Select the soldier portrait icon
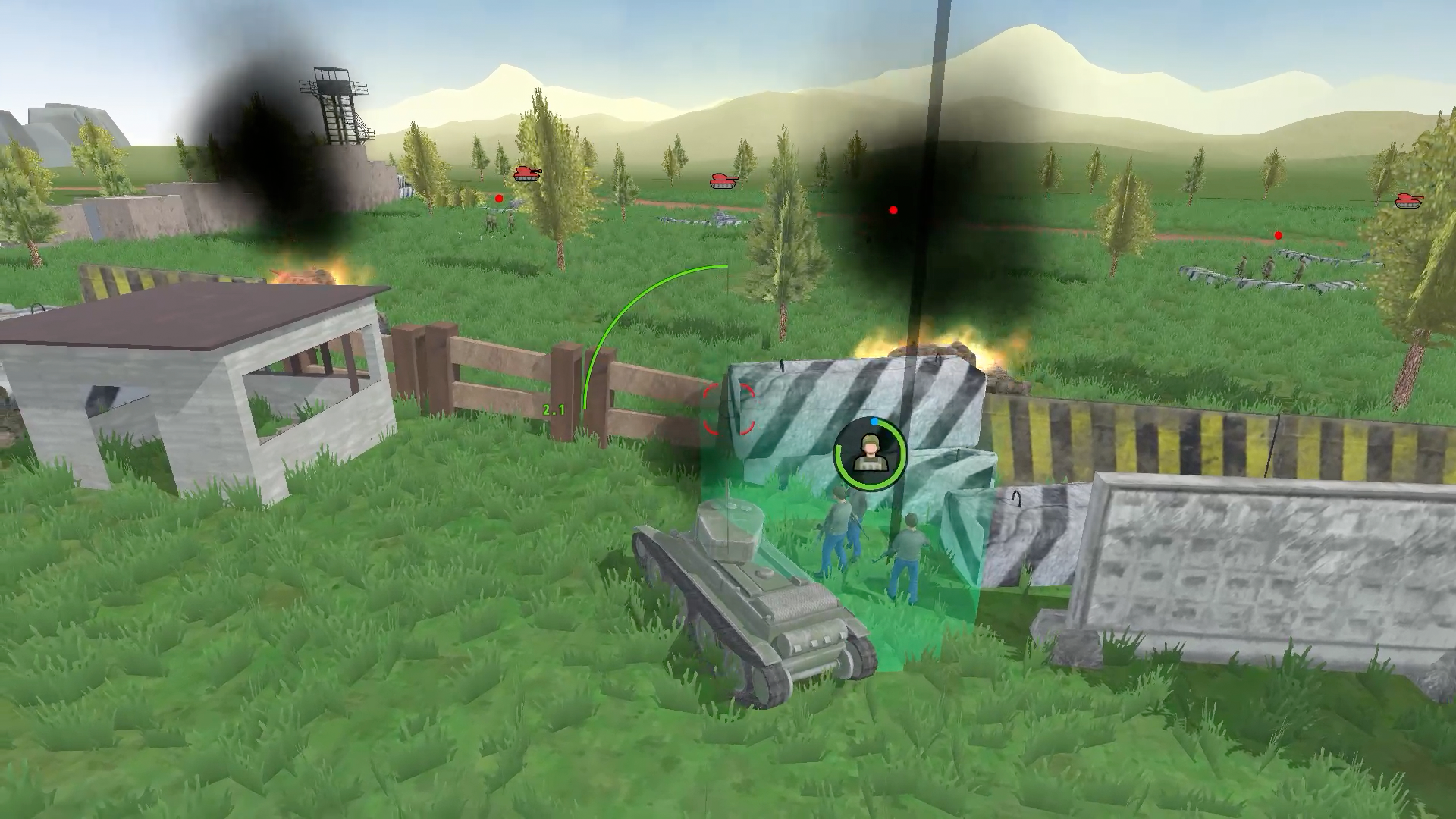Screen dimensions: 1456x819 [x=870, y=453]
